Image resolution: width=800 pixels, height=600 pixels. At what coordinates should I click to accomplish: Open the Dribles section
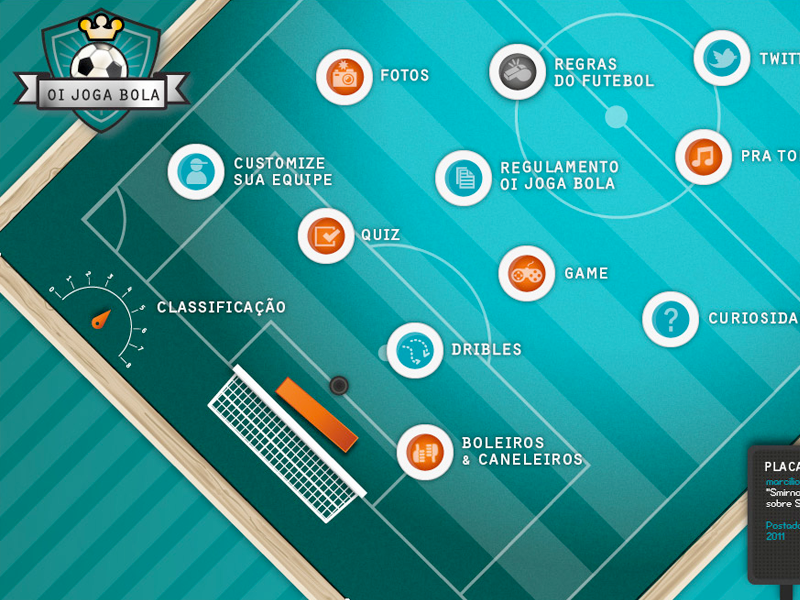(415, 350)
